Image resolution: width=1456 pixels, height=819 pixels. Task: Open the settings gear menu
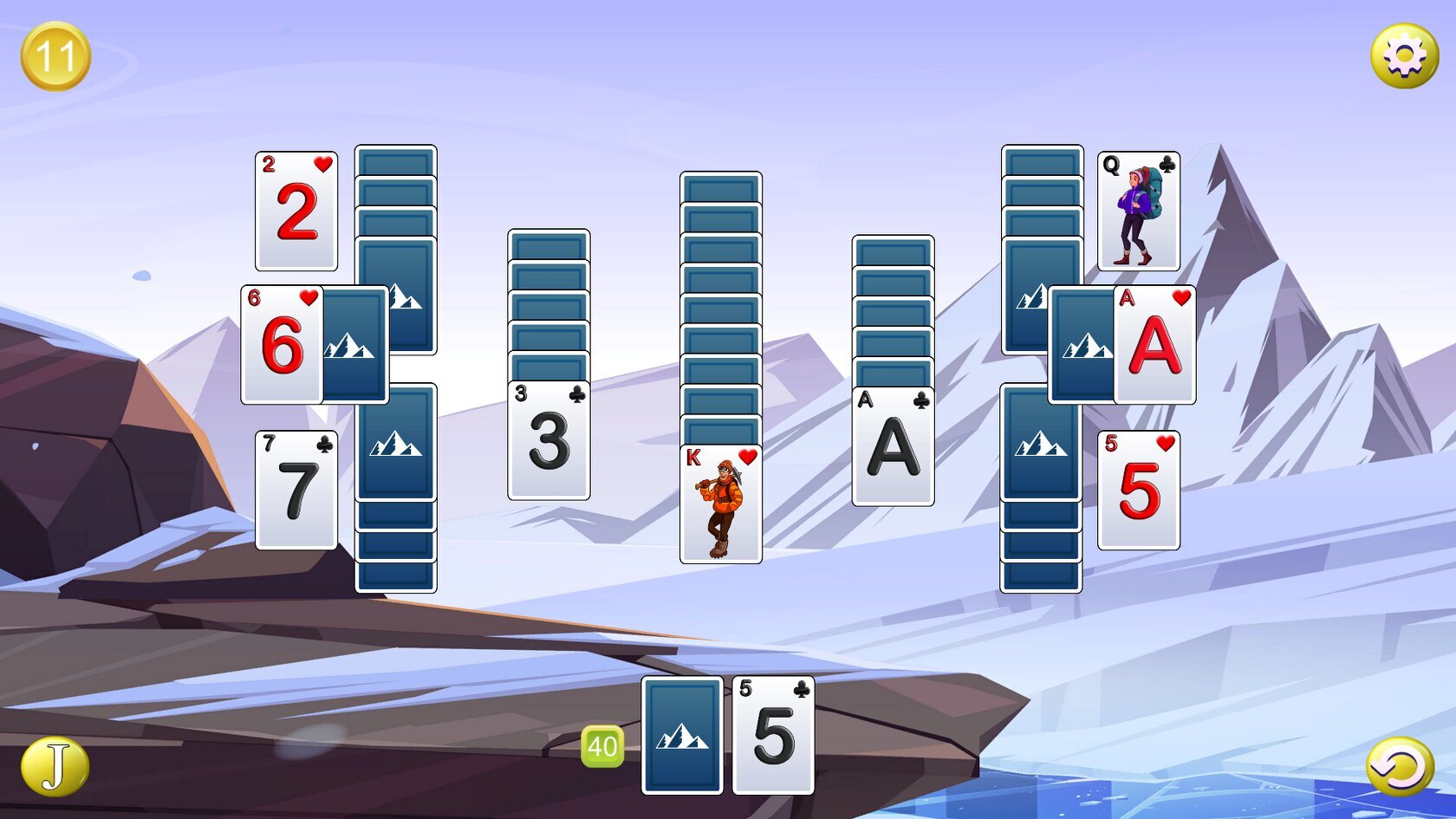(1404, 56)
